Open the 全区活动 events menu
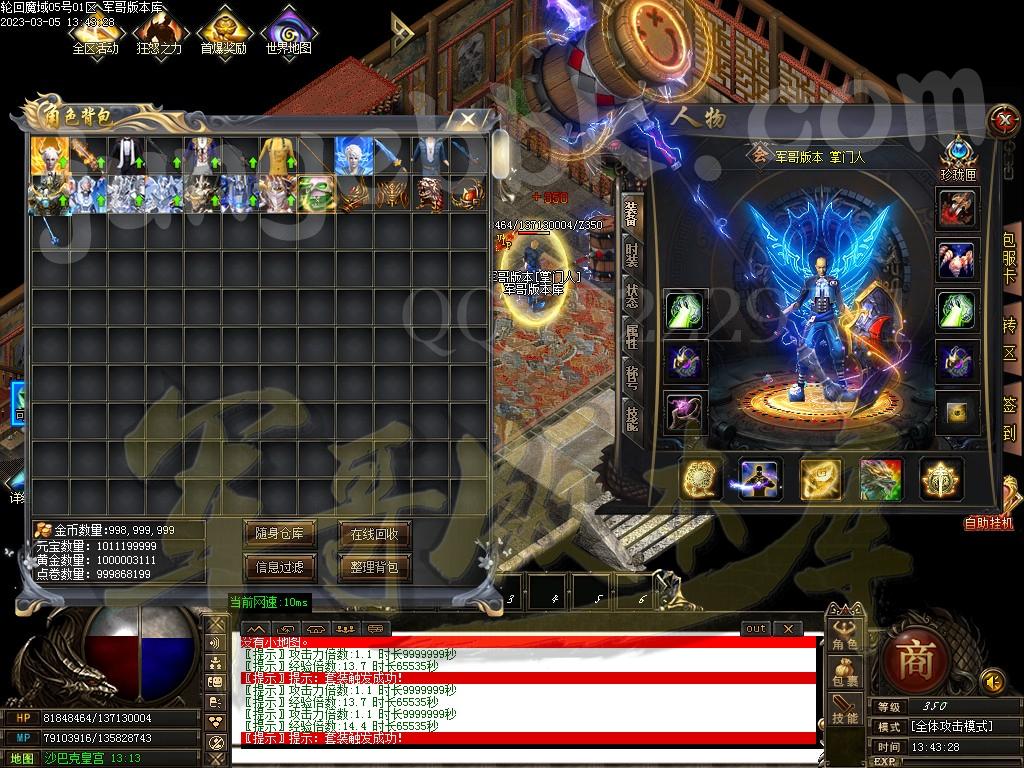The image size is (1024, 768). click(x=95, y=31)
